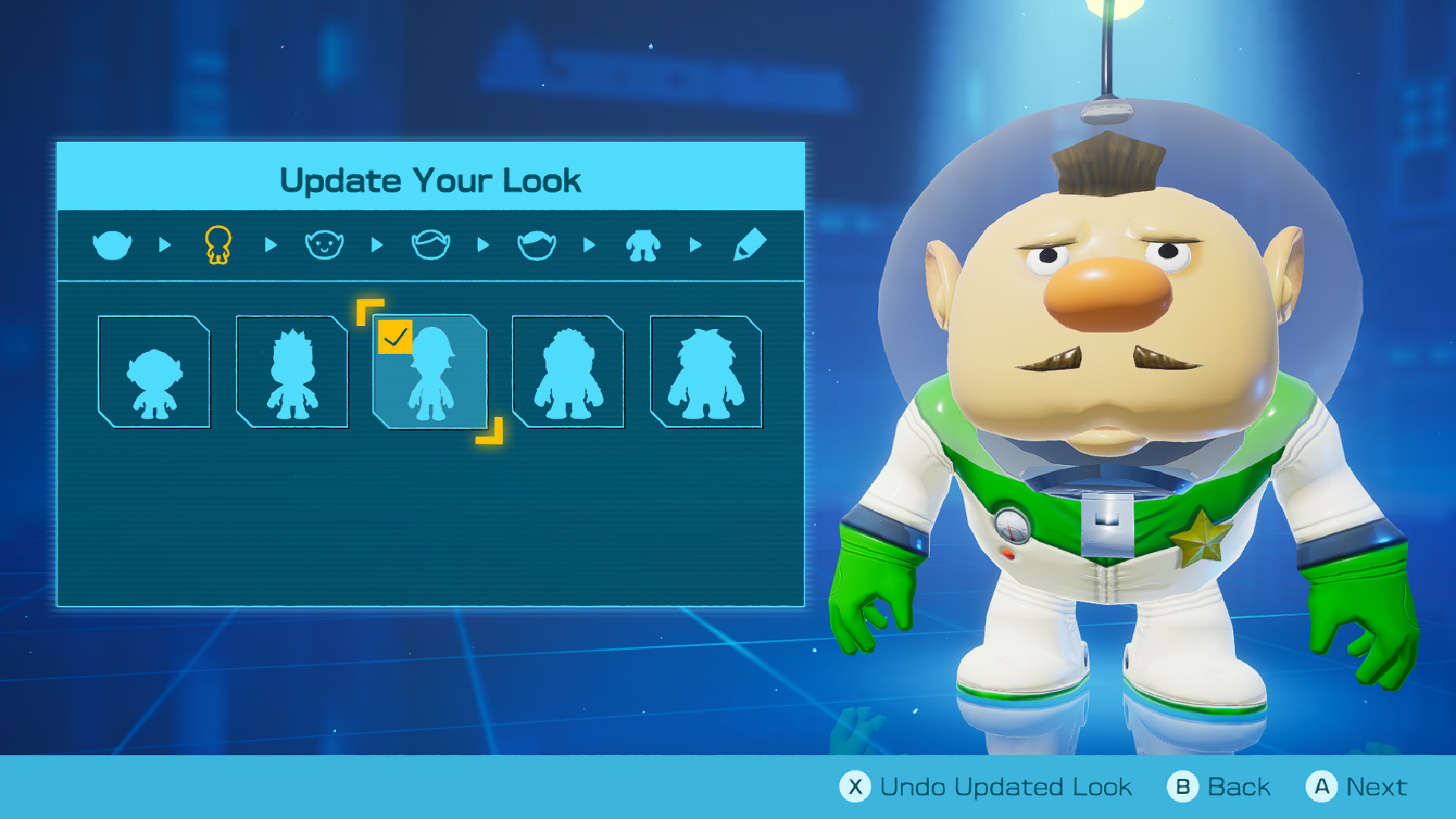1456x819 pixels.
Task: Select the head shape customization icon
Action: [112, 244]
